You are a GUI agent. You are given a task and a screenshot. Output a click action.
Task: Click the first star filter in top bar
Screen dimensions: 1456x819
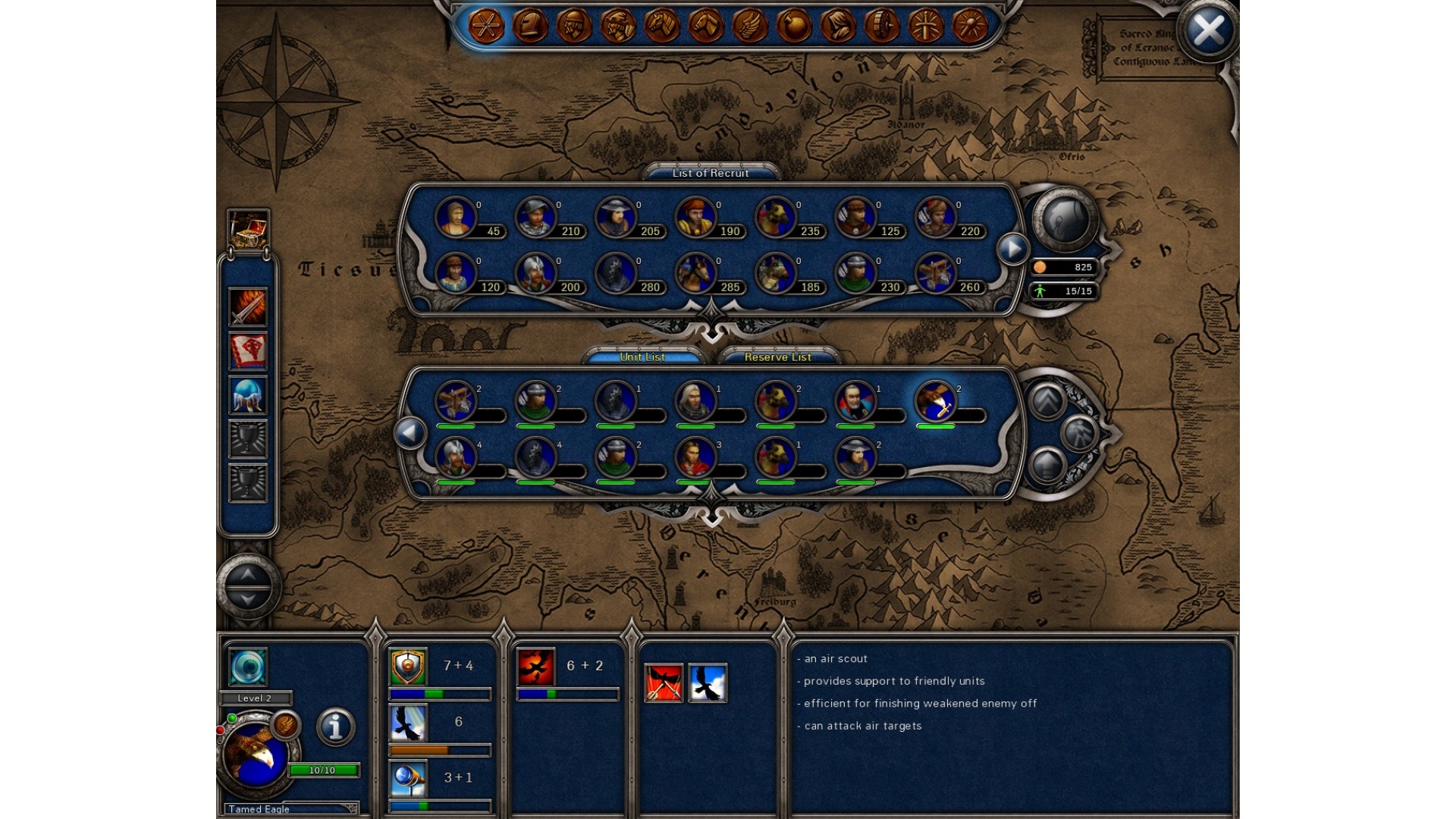(x=486, y=26)
